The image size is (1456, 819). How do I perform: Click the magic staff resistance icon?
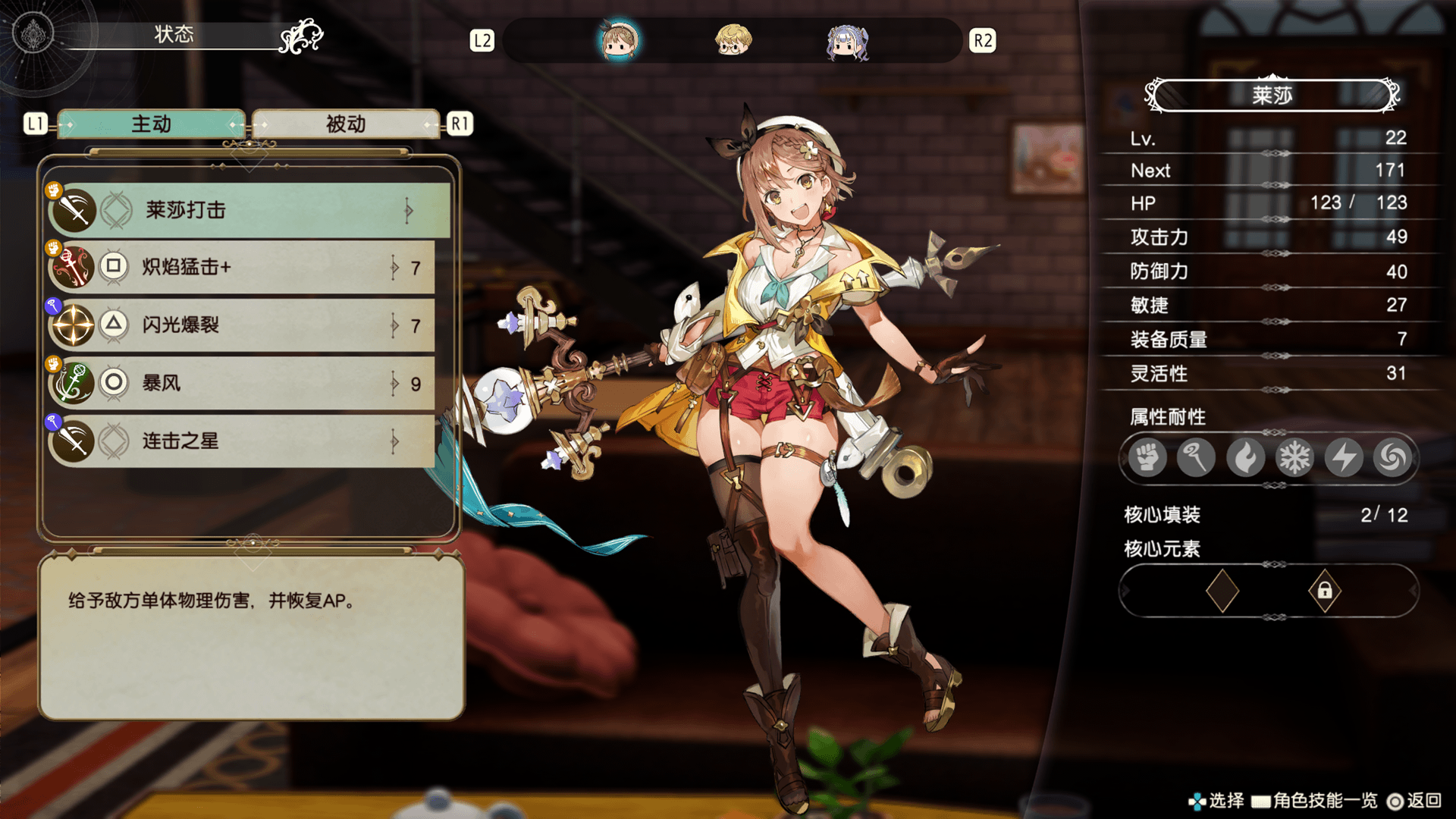pos(1196,458)
